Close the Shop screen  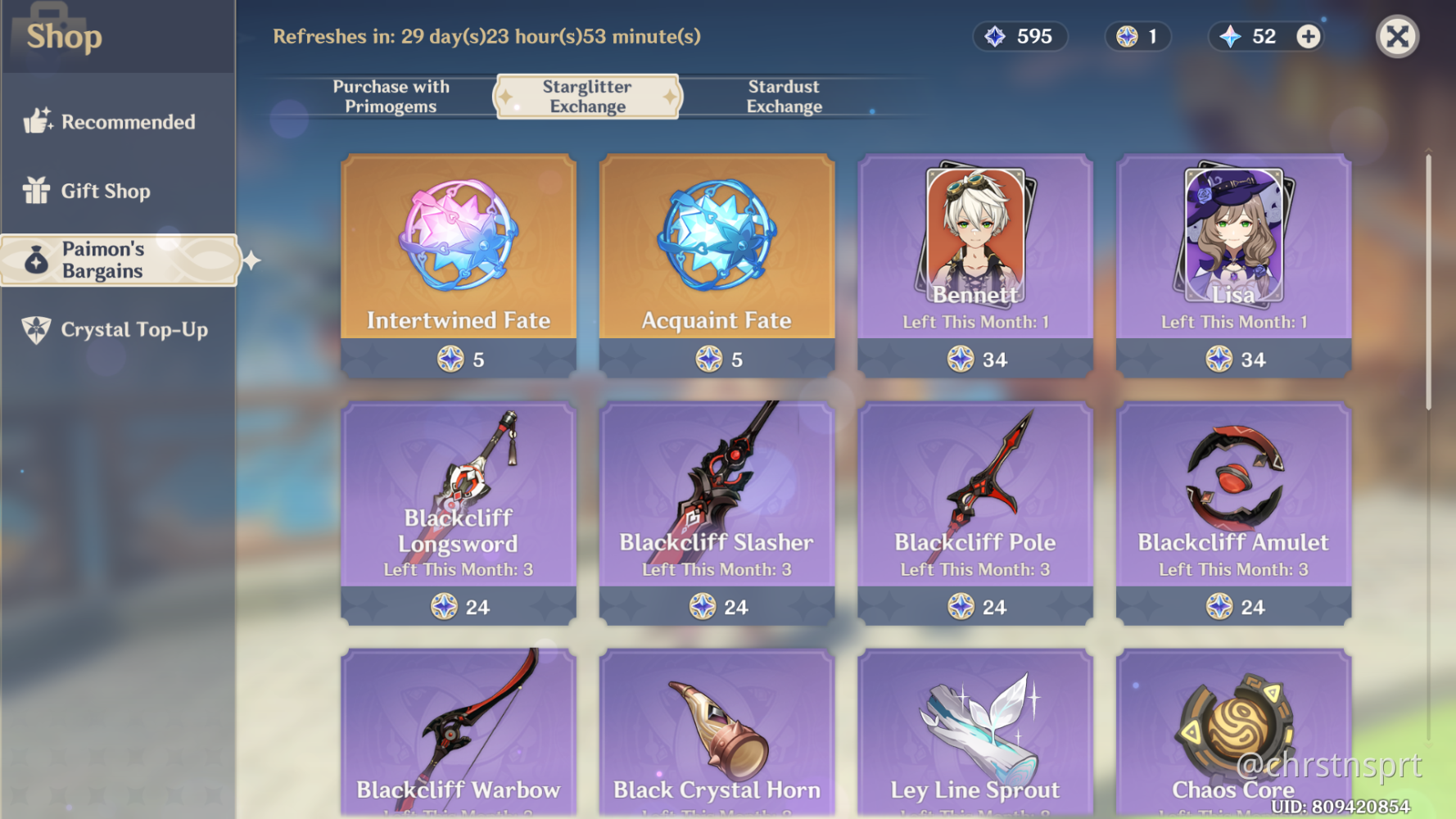pyautogui.click(x=1397, y=36)
